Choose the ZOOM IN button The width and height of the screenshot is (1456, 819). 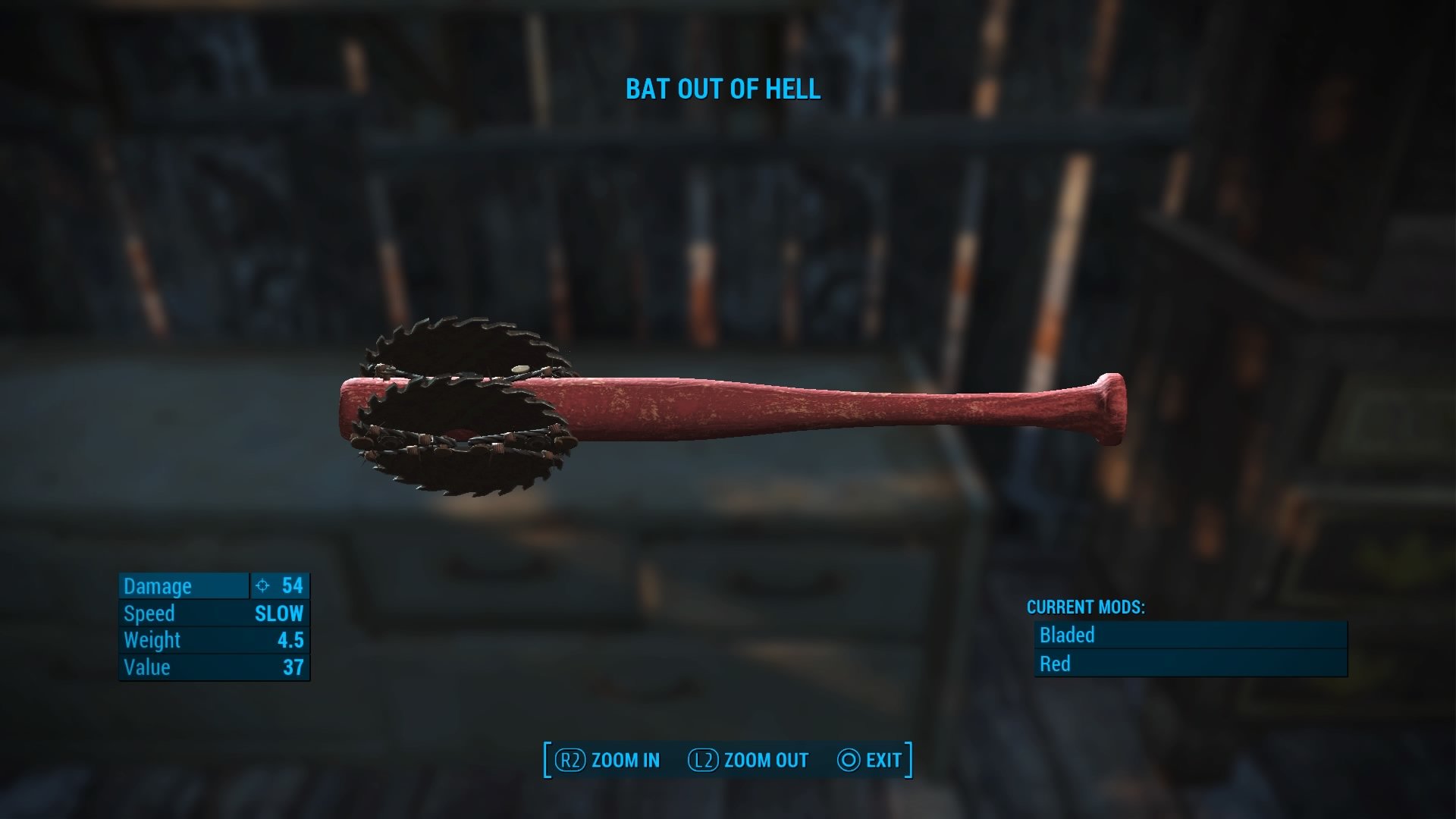(x=608, y=760)
